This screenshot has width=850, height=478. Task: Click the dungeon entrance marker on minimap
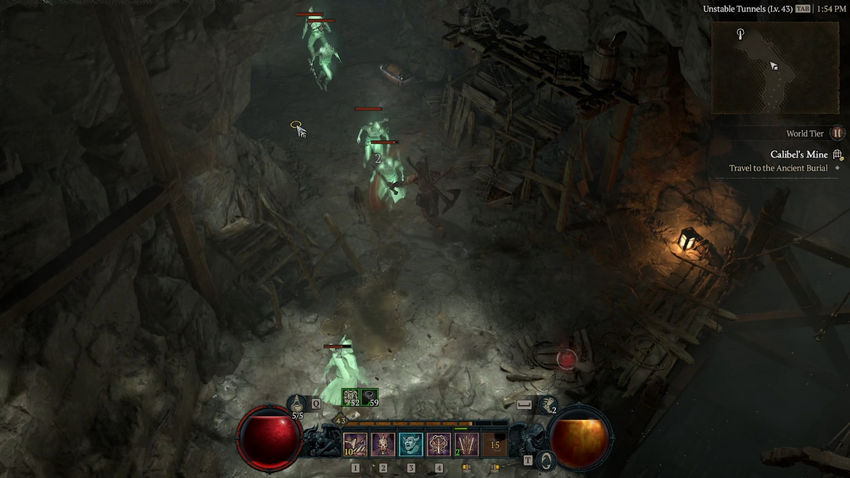coord(740,35)
